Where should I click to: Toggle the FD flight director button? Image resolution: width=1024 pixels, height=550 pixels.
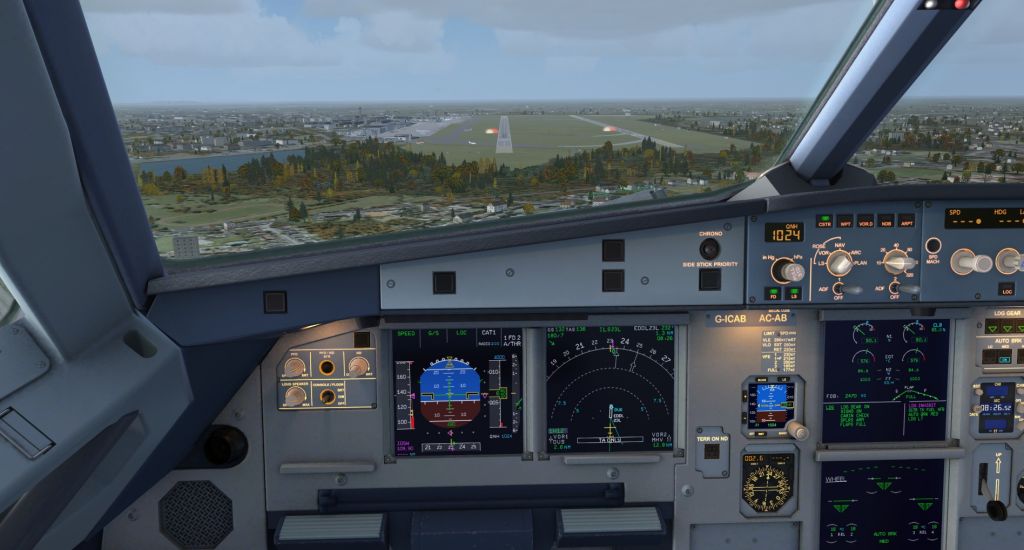coord(773,293)
